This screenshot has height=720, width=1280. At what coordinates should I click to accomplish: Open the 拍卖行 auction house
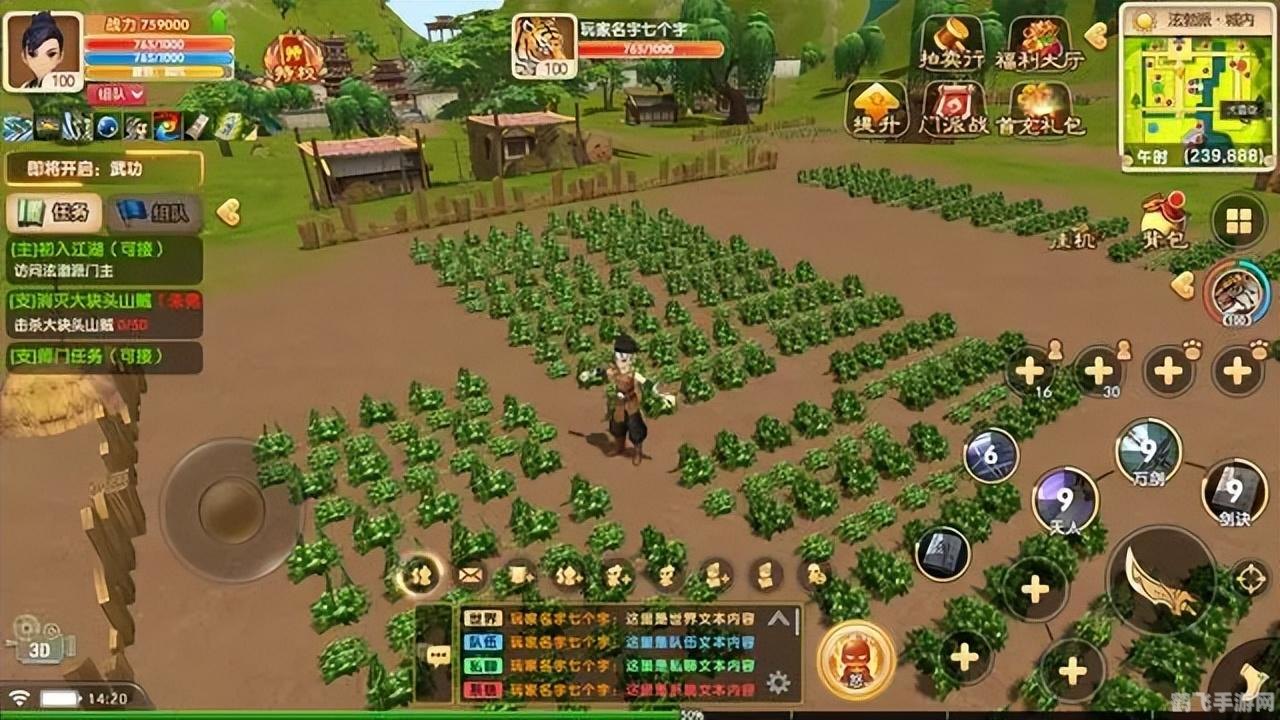pyautogui.click(x=952, y=43)
